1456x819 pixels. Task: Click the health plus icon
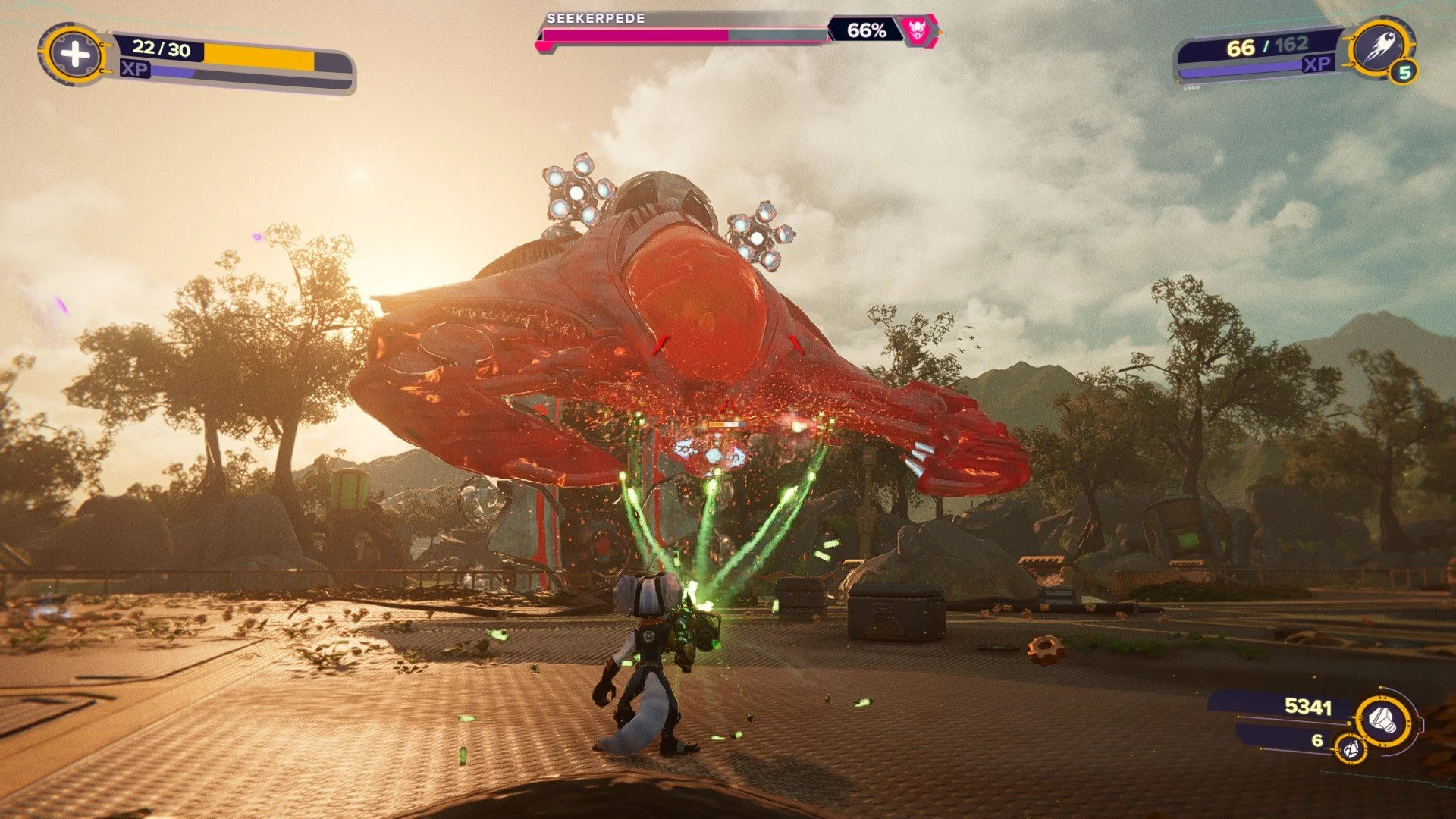coord(74,54)
